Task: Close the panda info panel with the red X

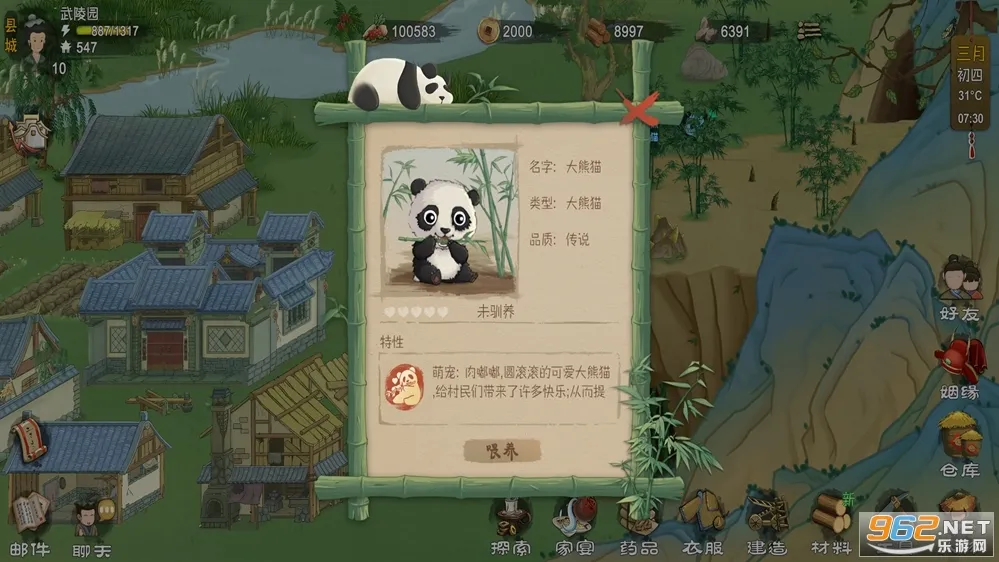Action: [638, 106]
